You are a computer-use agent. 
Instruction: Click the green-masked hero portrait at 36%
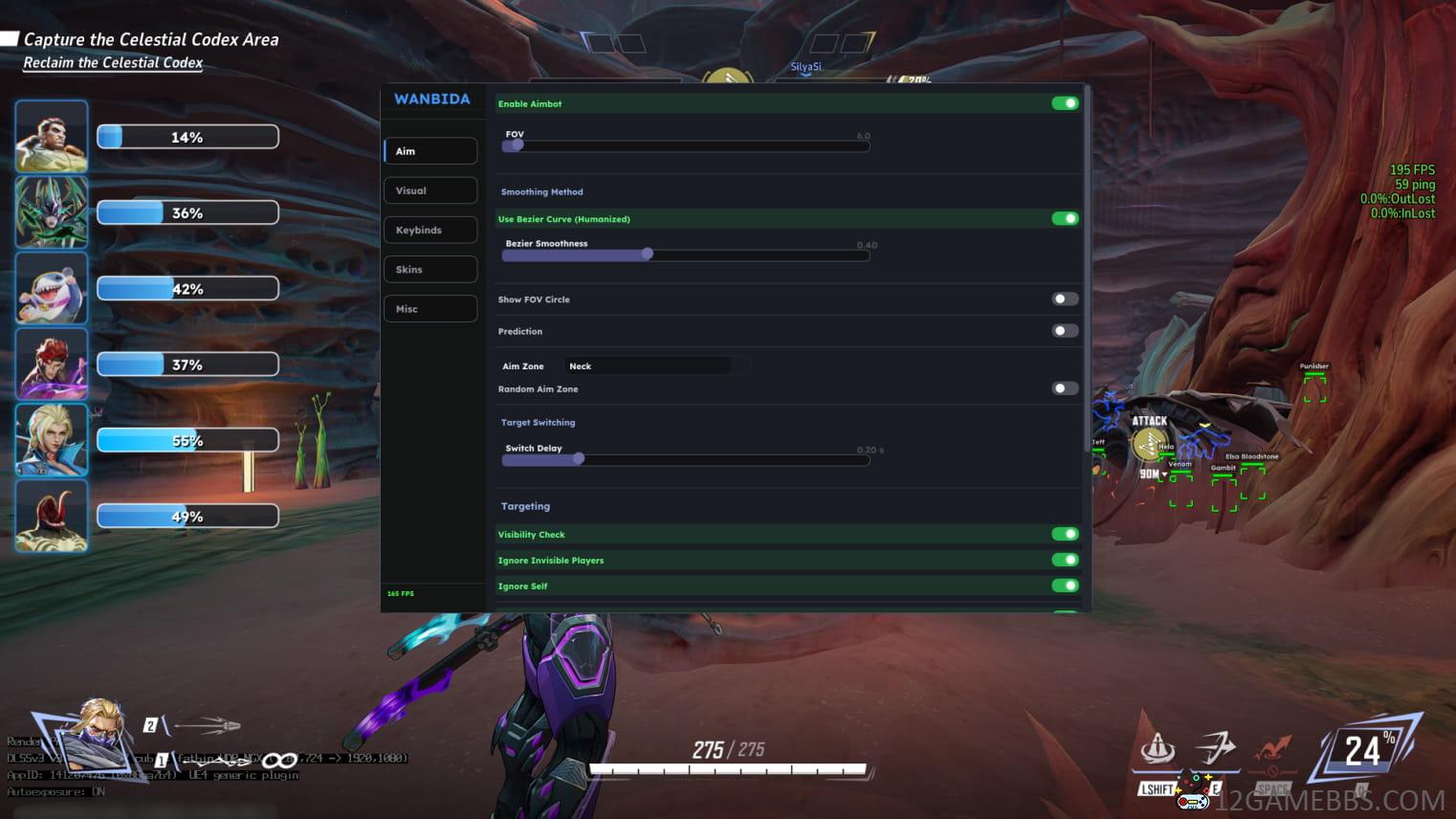click(x=52, y=211)
